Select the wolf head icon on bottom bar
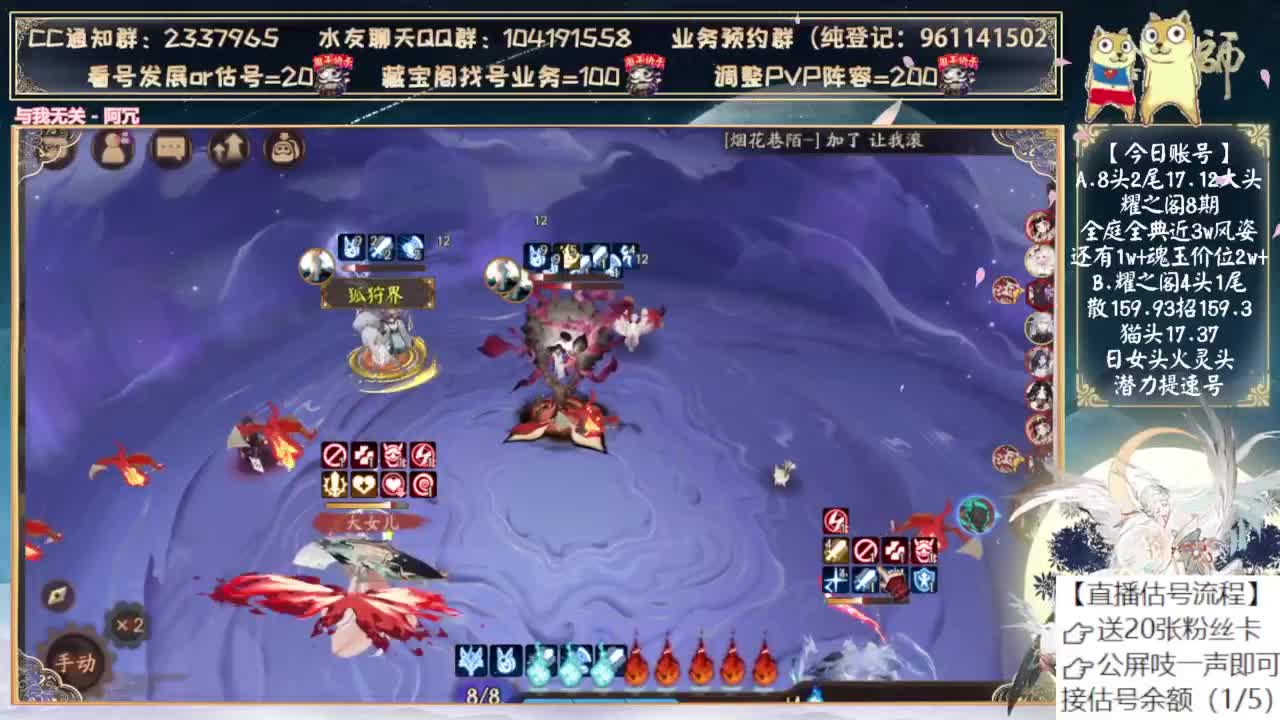Viewport: 1280px width, 720px height. 471,661
